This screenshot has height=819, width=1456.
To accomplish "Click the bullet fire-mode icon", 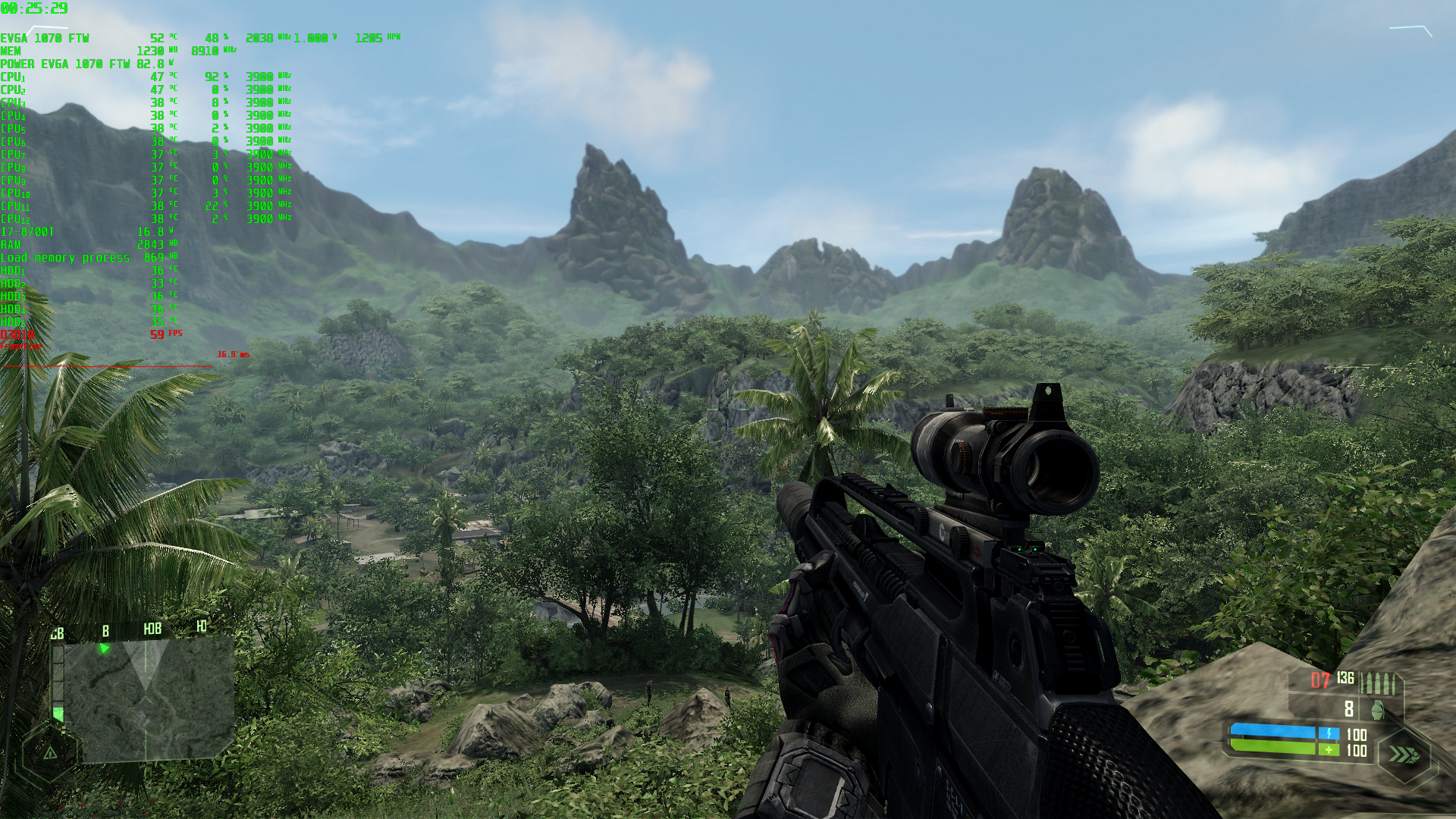I will pos(1377,682).
